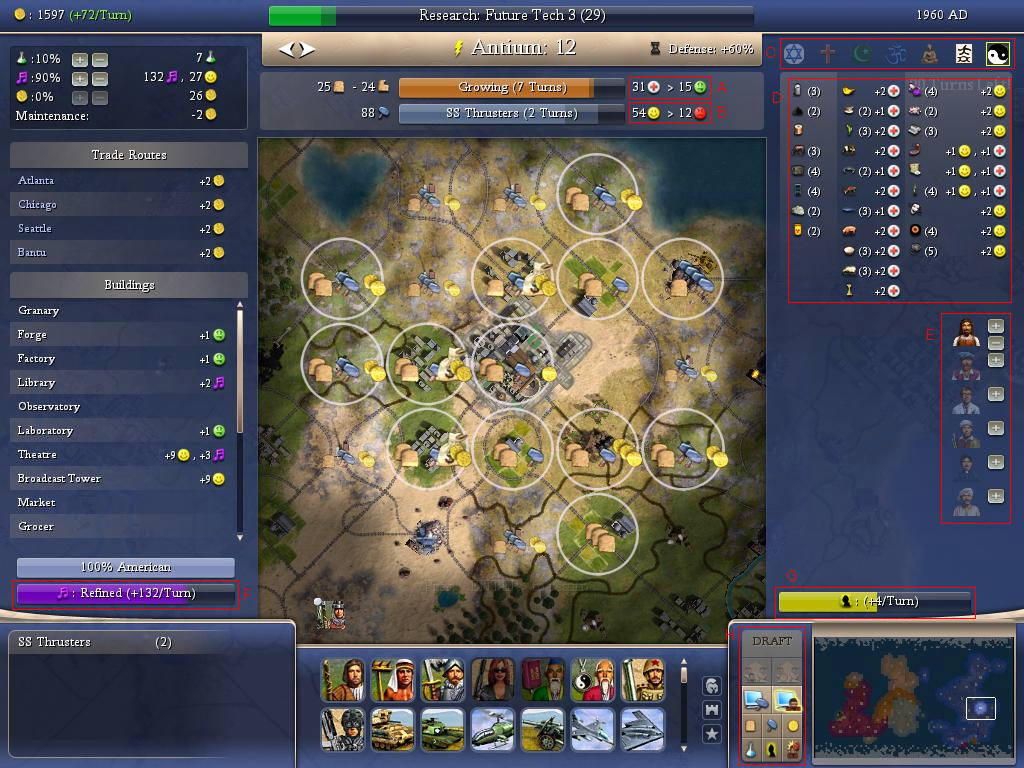1024x768 pixels.
Task: Click the Draft button
Action: pos(772,641)
